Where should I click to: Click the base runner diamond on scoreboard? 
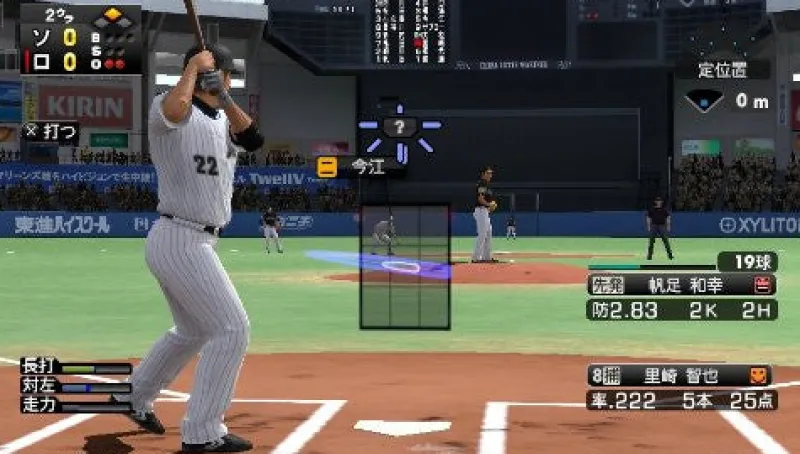click(x=112, y=18)
